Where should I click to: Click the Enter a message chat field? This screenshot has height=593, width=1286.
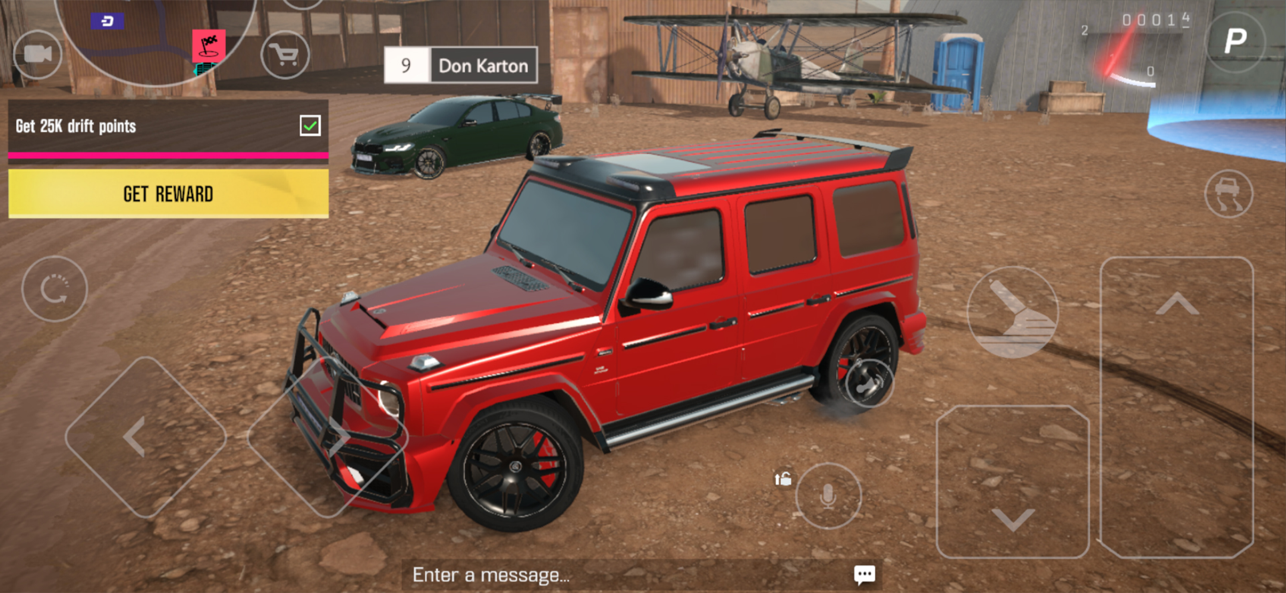(620, 575)
